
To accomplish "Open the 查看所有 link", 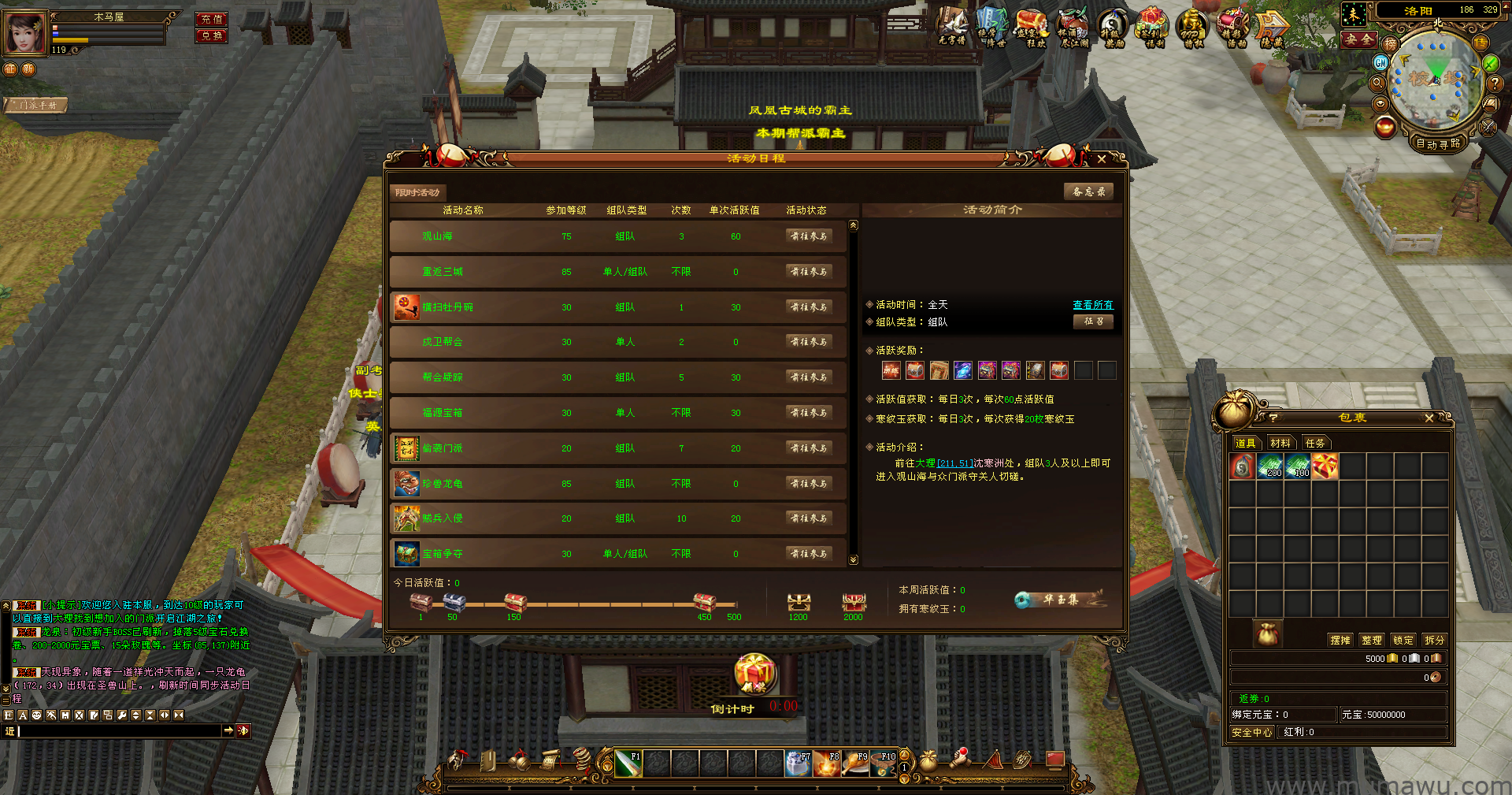I will [x=1092, y=305].
